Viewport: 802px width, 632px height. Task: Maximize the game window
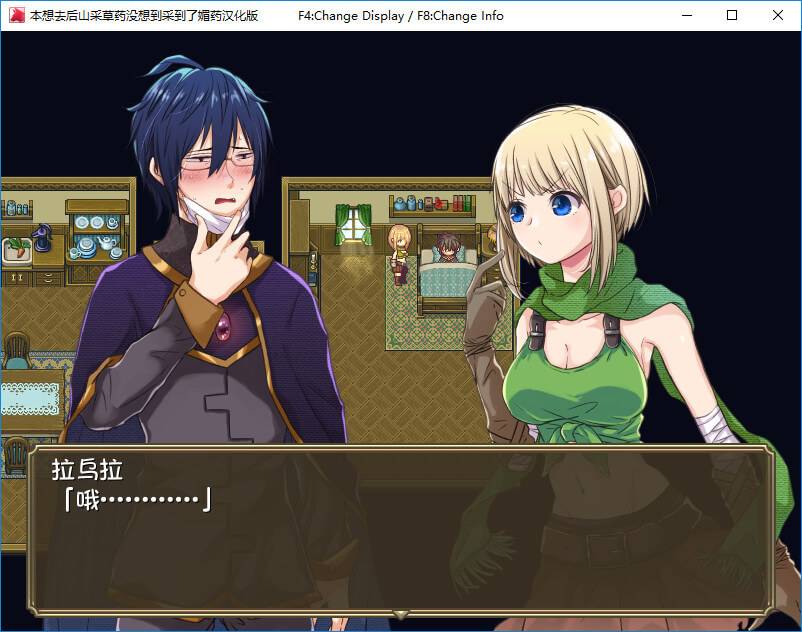pos(732,15)
